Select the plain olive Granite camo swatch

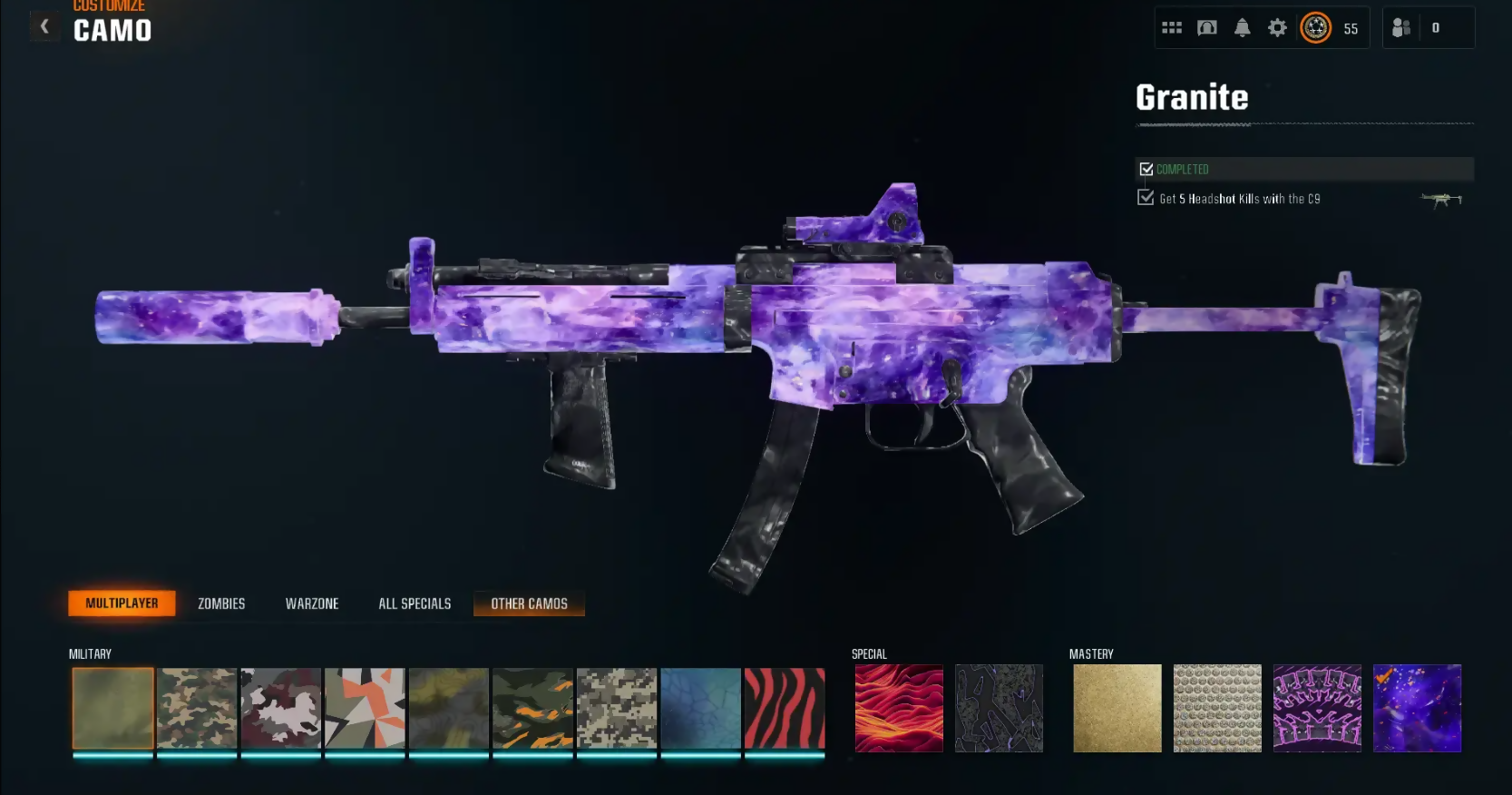tap(113, 709)
